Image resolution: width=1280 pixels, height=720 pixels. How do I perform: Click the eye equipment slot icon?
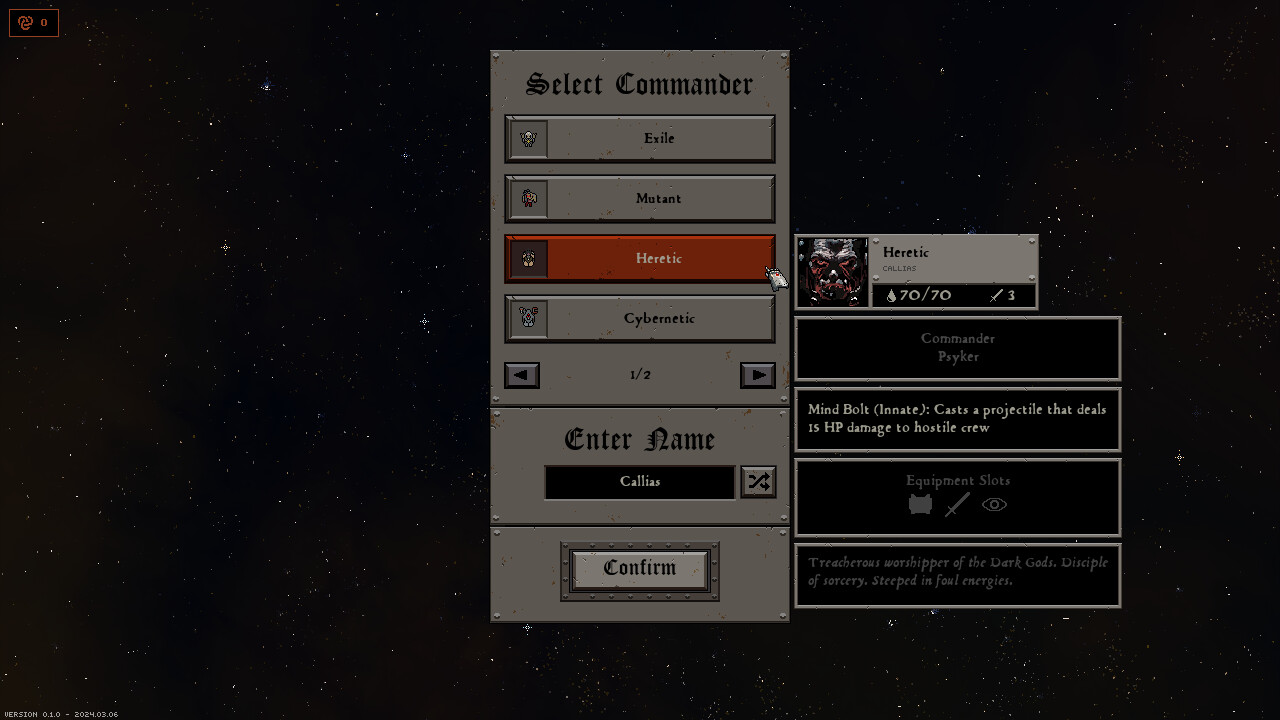[x=993, y=505]
